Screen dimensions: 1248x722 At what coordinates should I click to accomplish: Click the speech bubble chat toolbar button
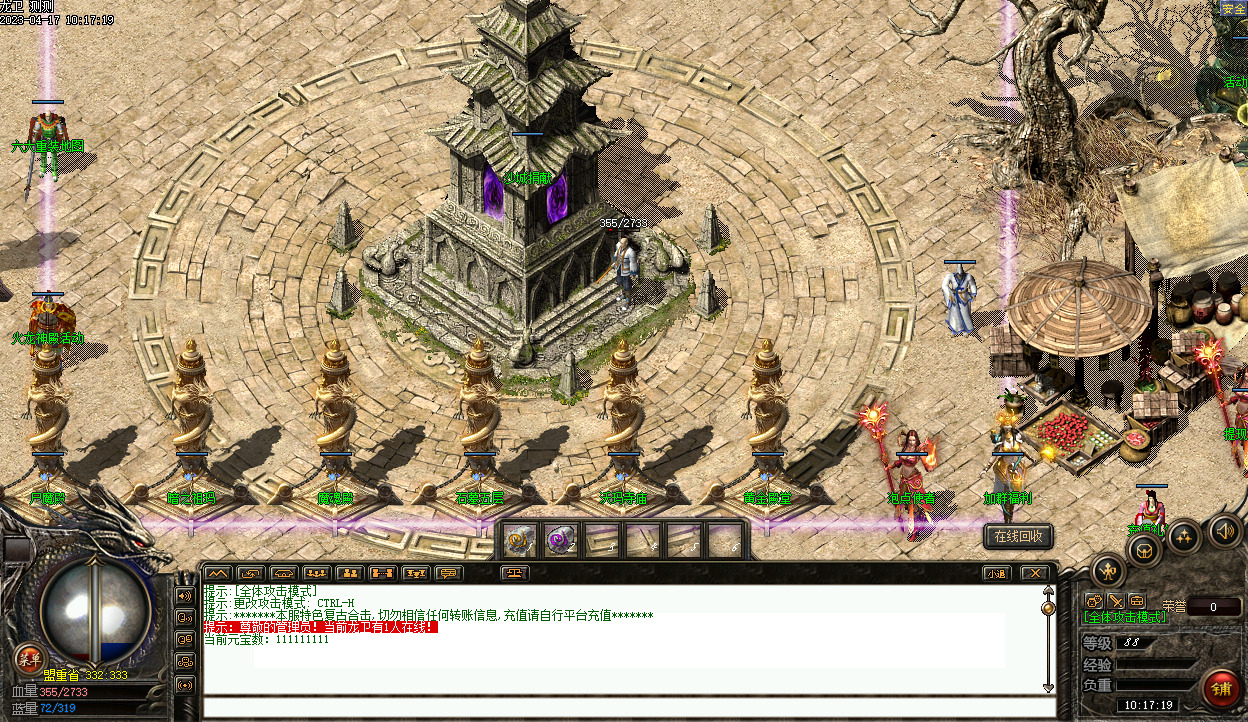(x=449, y=573)
